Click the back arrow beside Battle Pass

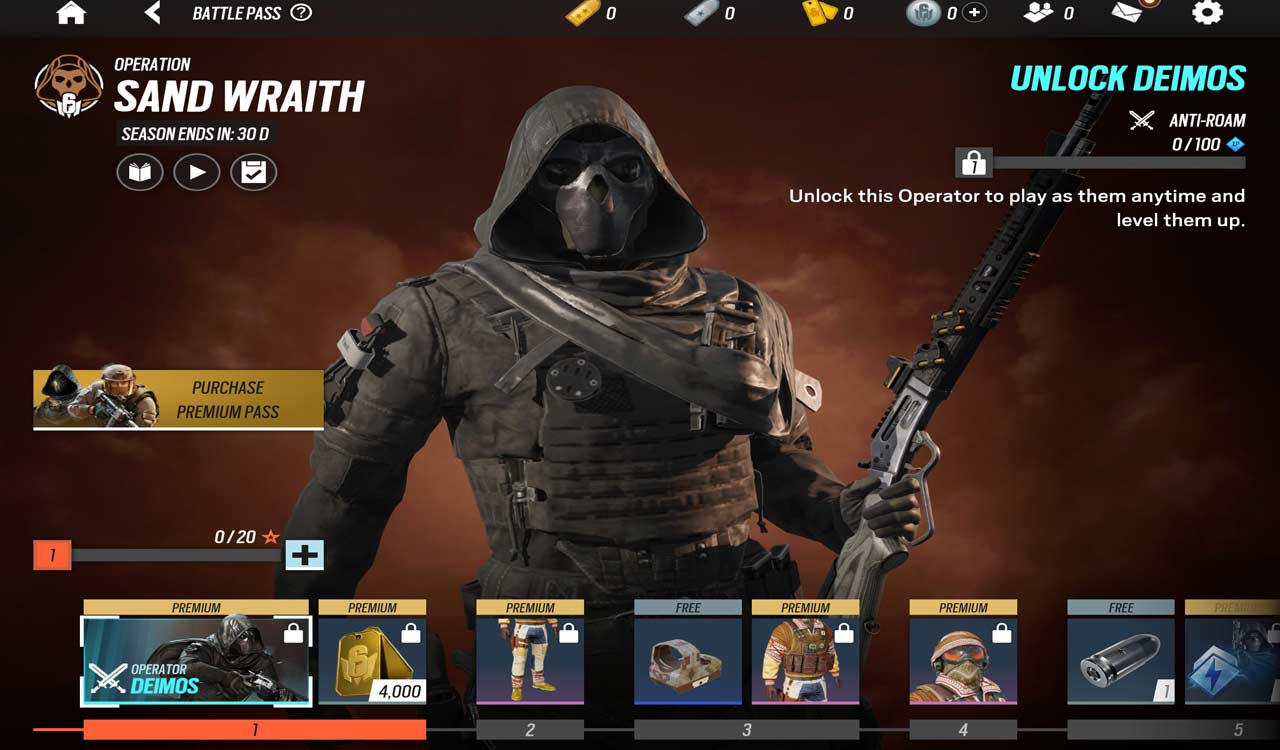(150, 14)
